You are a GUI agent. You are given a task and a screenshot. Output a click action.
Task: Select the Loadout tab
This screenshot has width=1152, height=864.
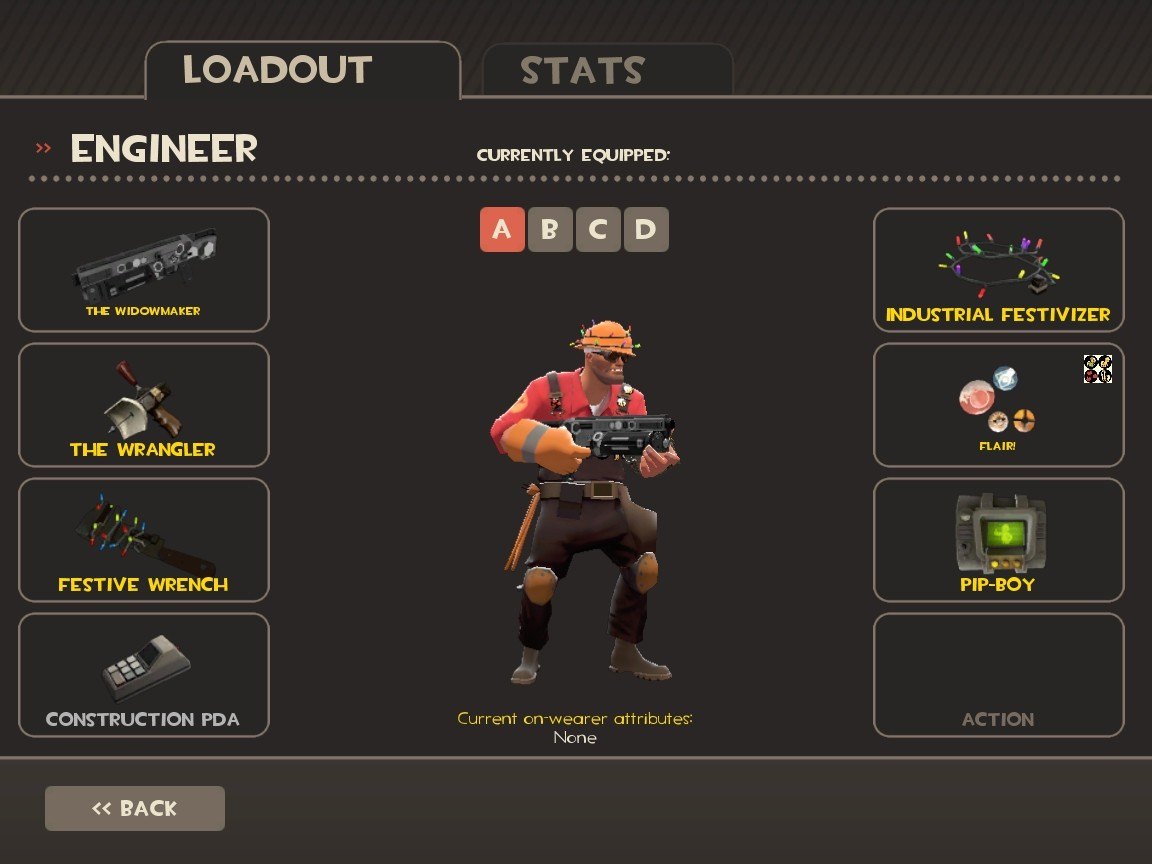coord(302,70)
